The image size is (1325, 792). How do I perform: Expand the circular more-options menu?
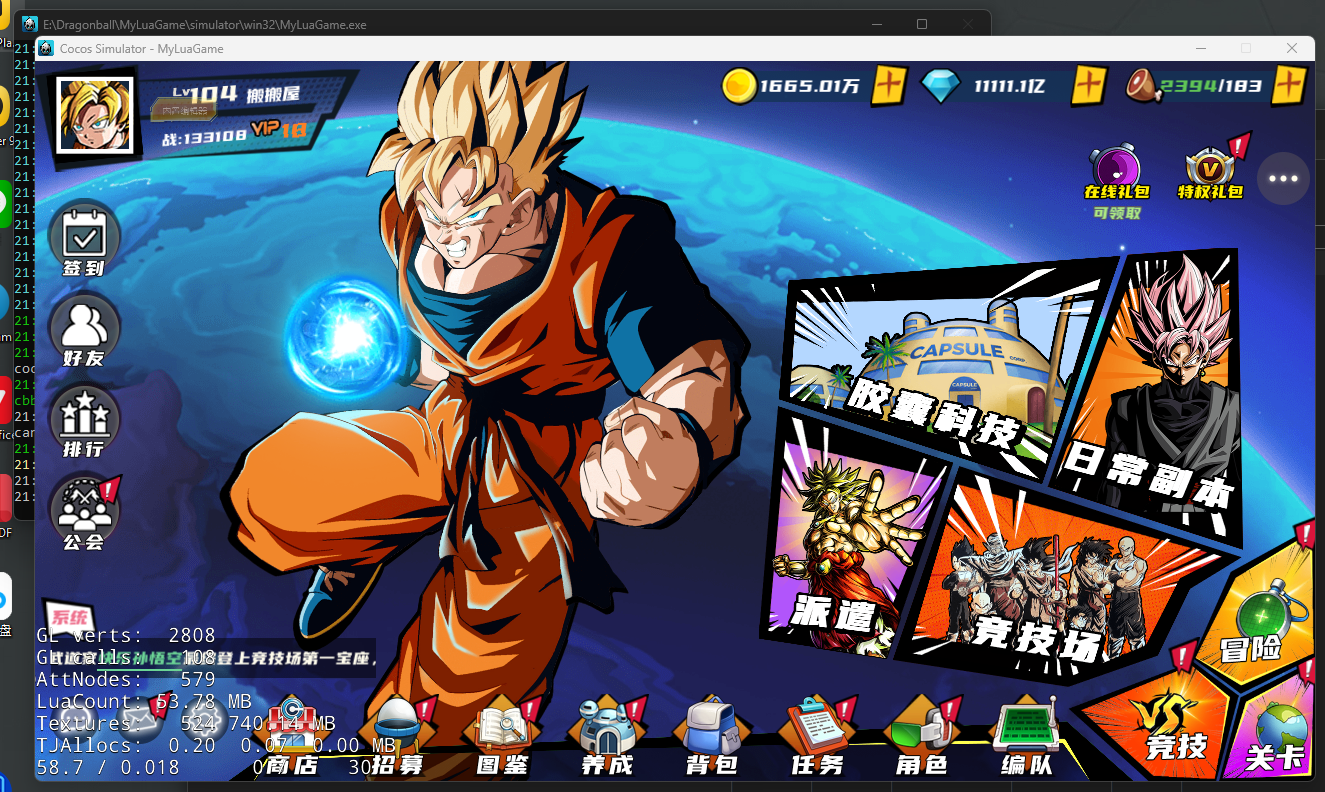tap(1283, 178)
